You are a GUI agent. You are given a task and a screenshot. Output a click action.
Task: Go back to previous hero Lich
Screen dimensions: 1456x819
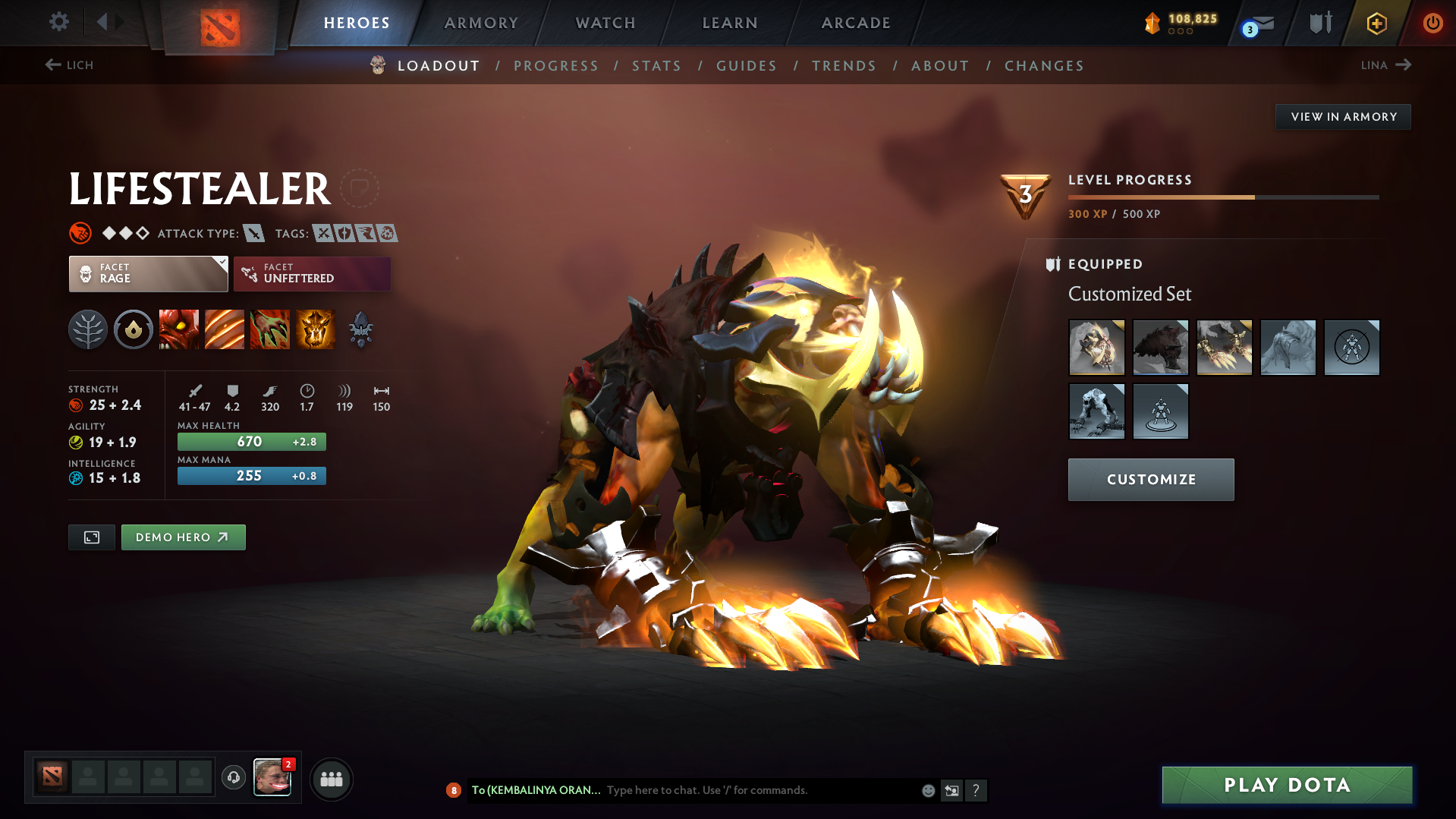(69, 65)
